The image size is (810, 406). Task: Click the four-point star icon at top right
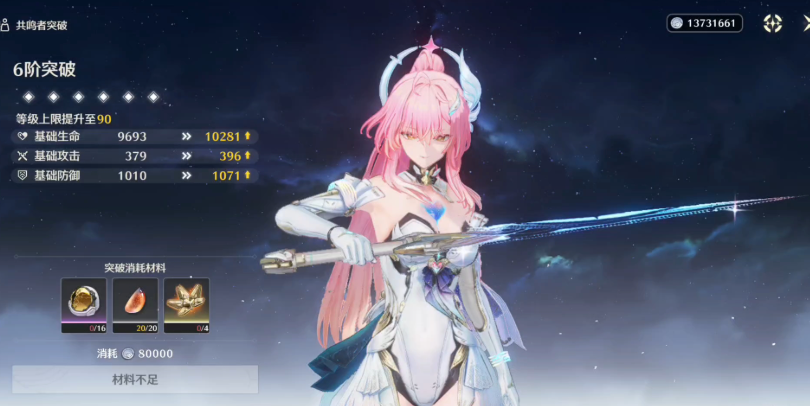point(772,23)
